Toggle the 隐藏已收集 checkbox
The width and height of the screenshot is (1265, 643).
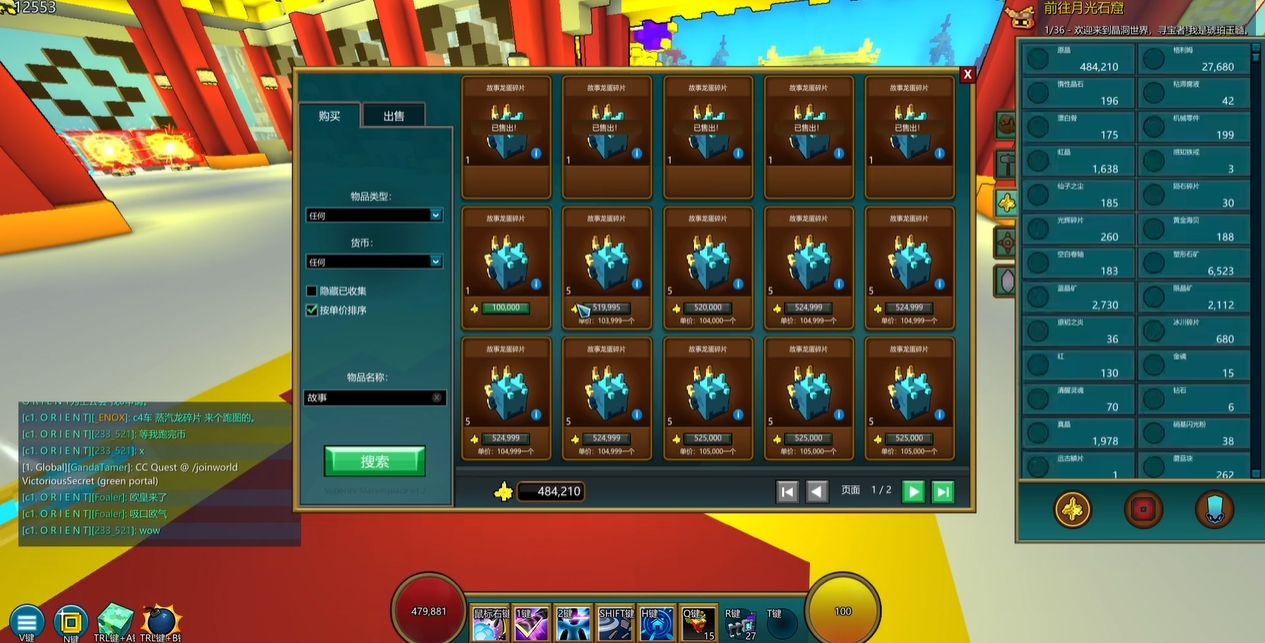click(312, 291)
